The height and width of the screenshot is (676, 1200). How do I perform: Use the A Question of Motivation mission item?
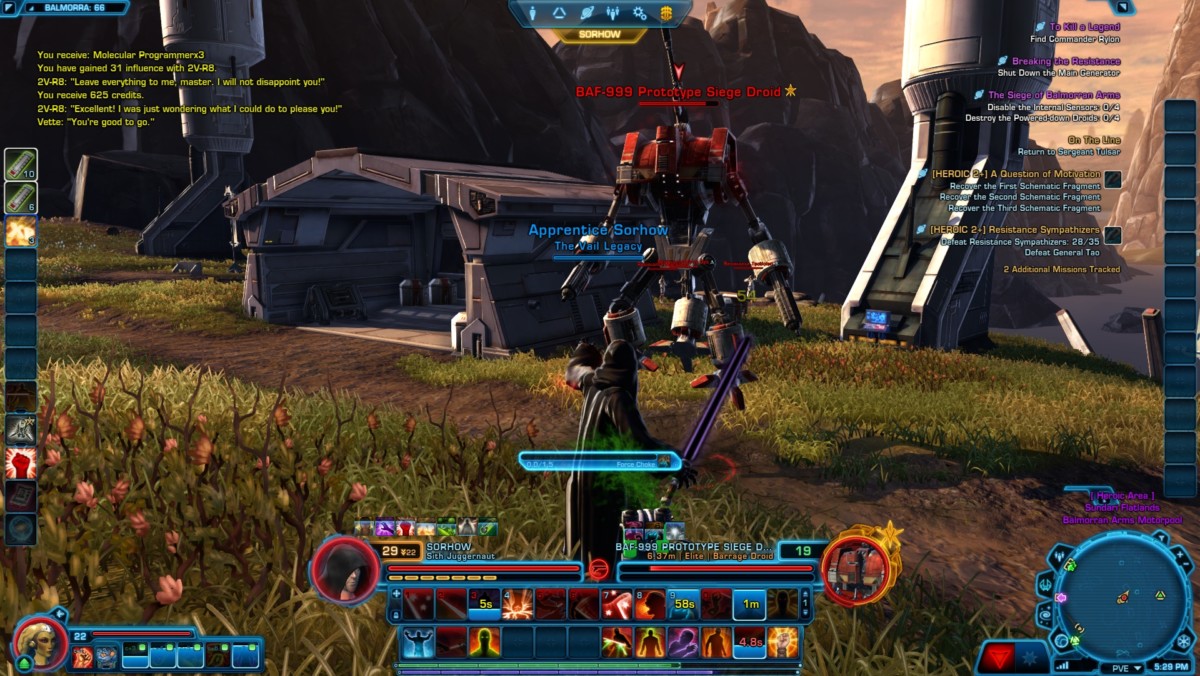click(x=1112, y=180)
